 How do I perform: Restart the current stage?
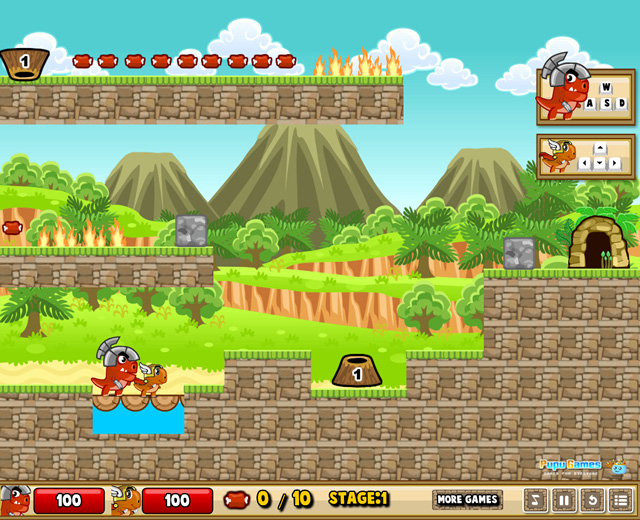(x=592, y=500)
